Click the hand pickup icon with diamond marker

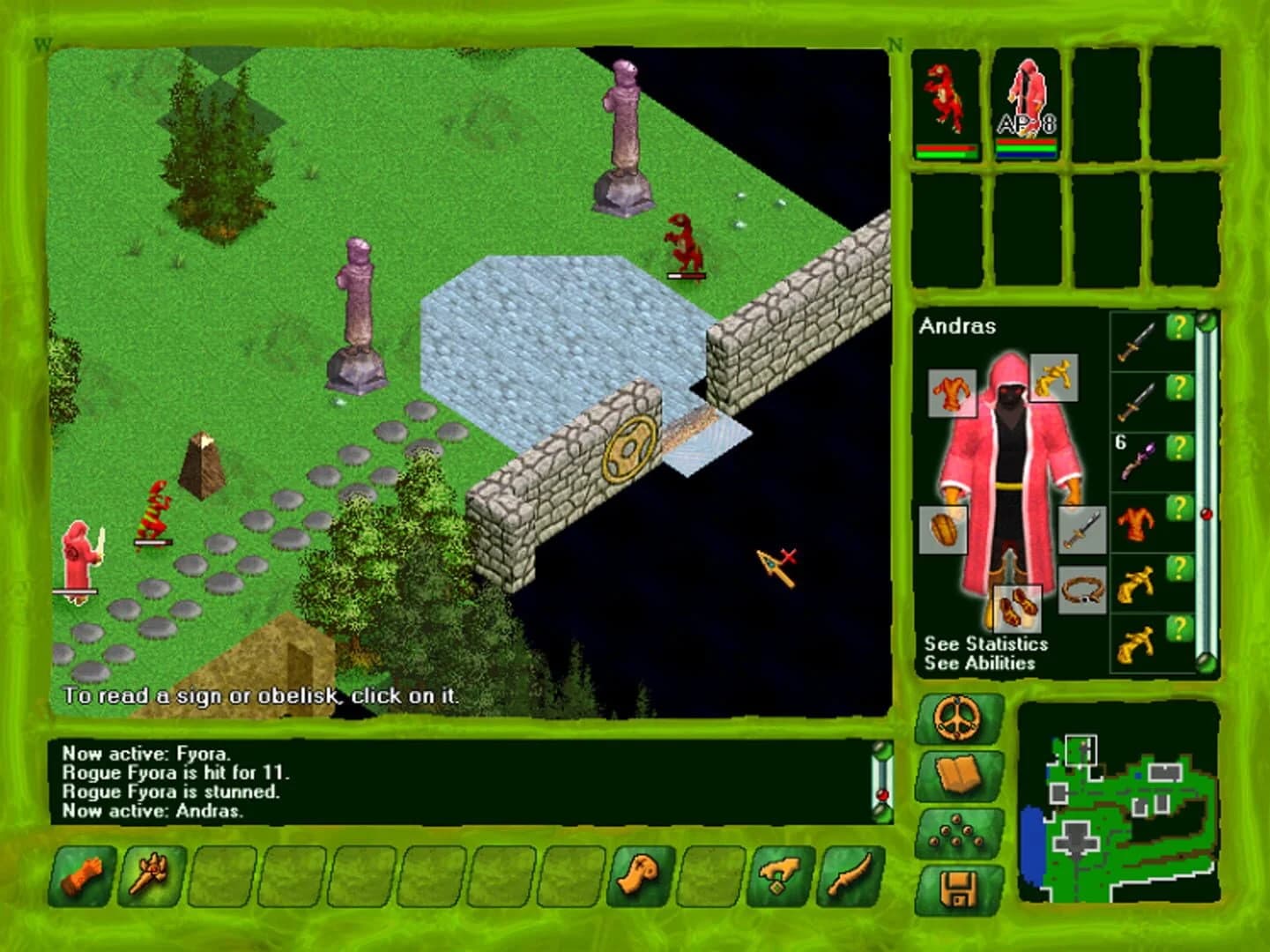[779, 876]
